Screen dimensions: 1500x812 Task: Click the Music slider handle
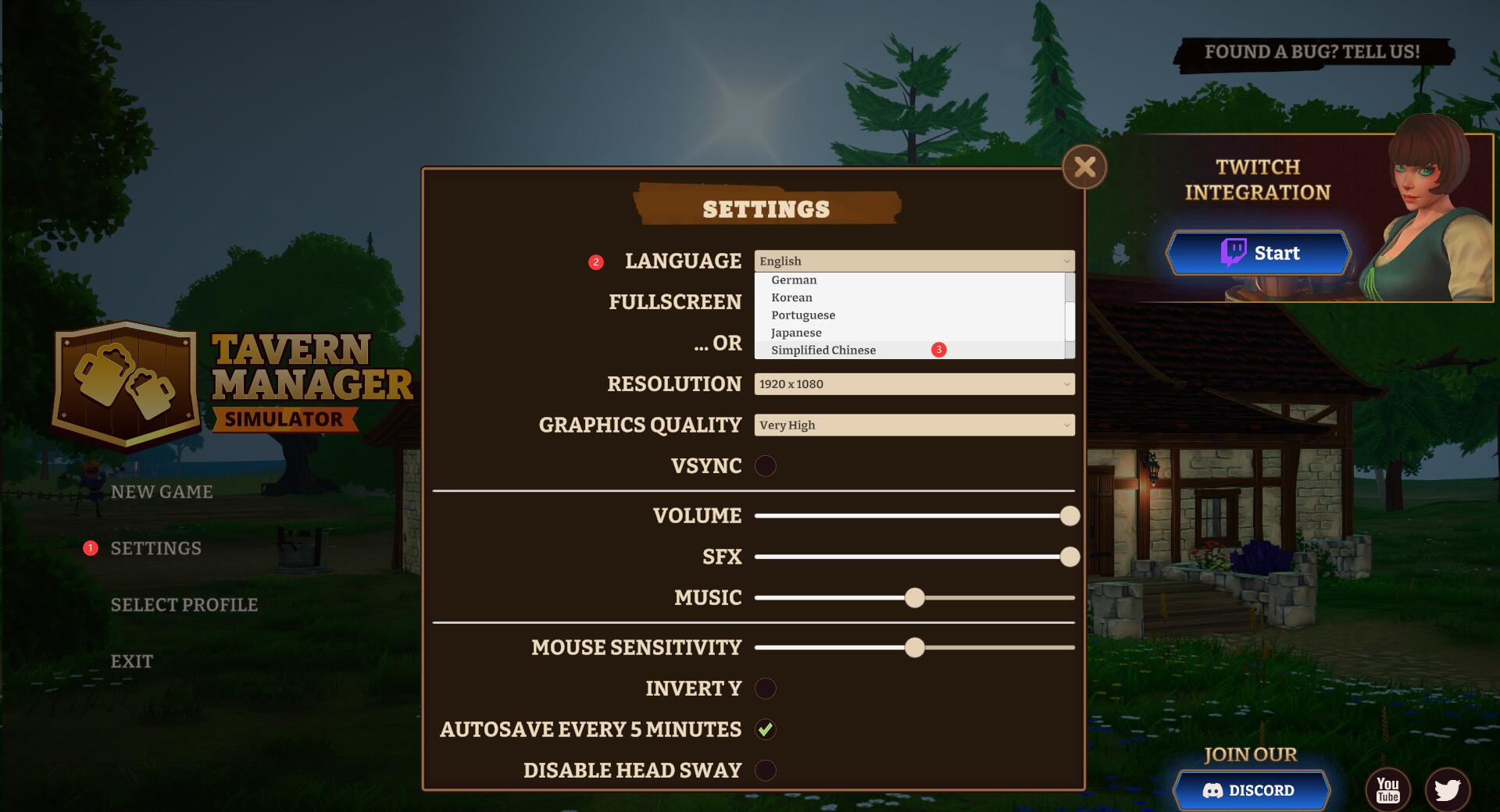[x=915, y=598]
